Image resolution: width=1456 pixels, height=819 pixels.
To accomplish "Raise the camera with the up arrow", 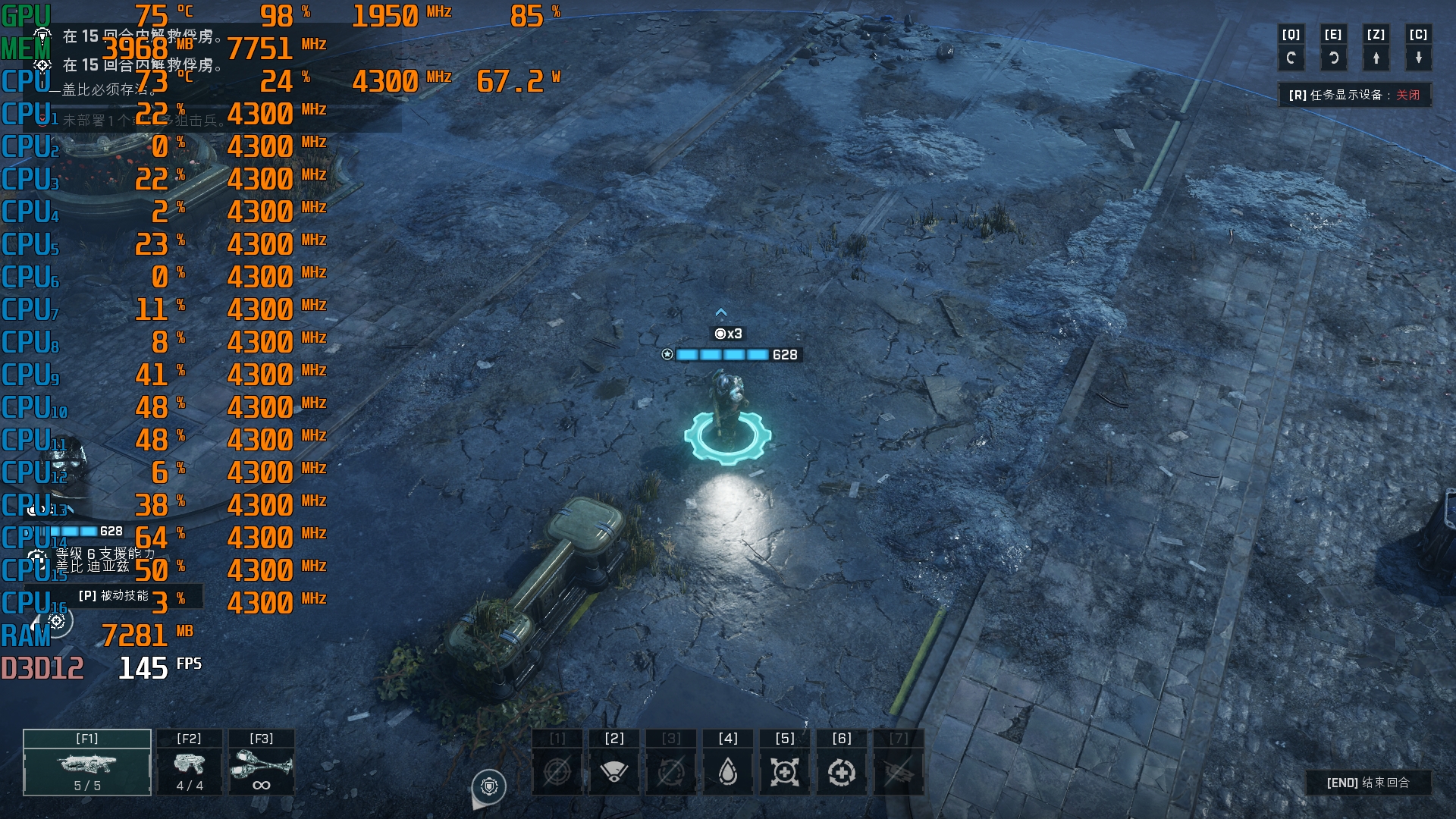I will pyautogui.click(x=1376, y=58).
